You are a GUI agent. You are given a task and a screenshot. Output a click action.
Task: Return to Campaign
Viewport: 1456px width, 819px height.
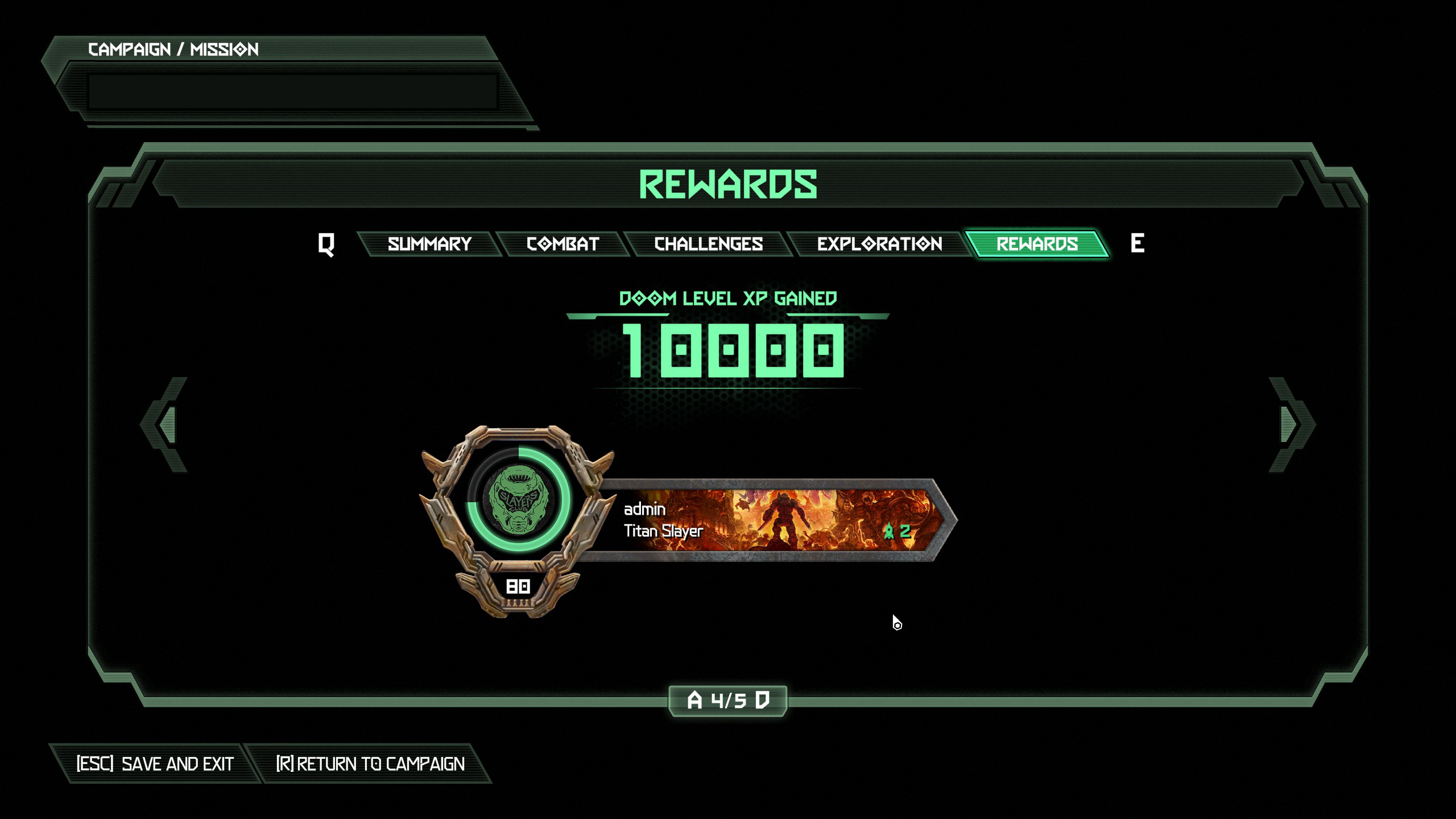[x=370, y=764]
